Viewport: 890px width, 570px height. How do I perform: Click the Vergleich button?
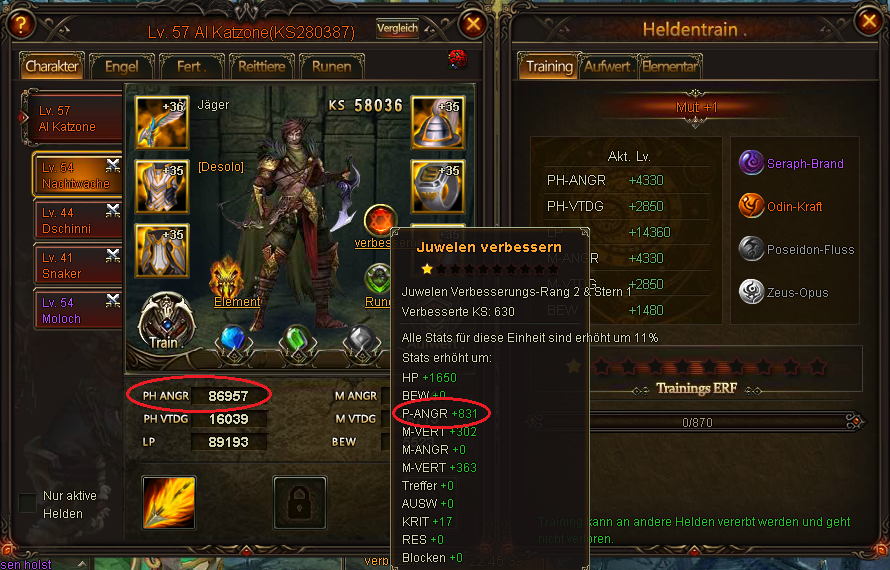pyautogui.click(x=397, y=29)
